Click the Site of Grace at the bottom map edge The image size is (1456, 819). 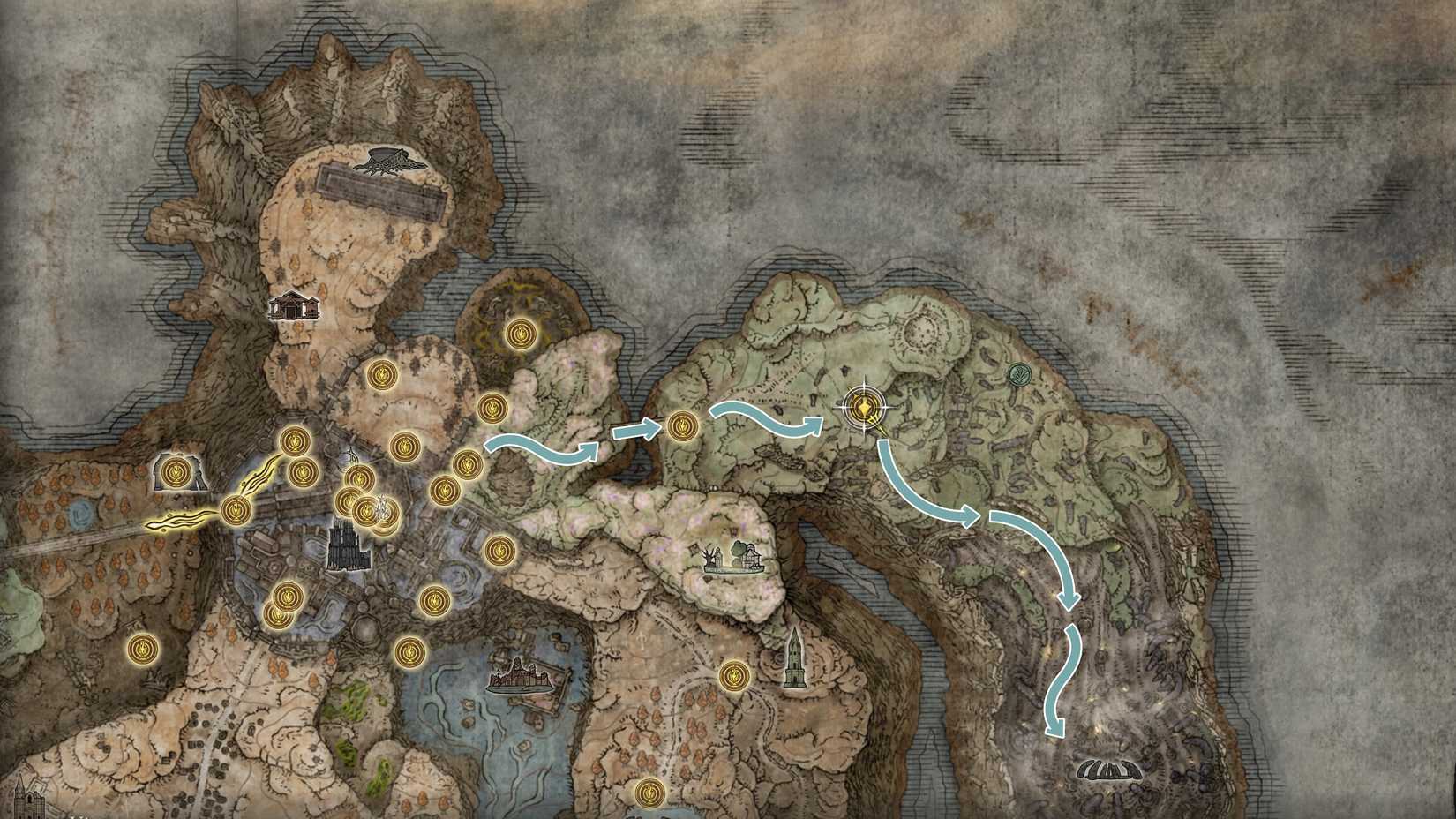coord(649,794)
